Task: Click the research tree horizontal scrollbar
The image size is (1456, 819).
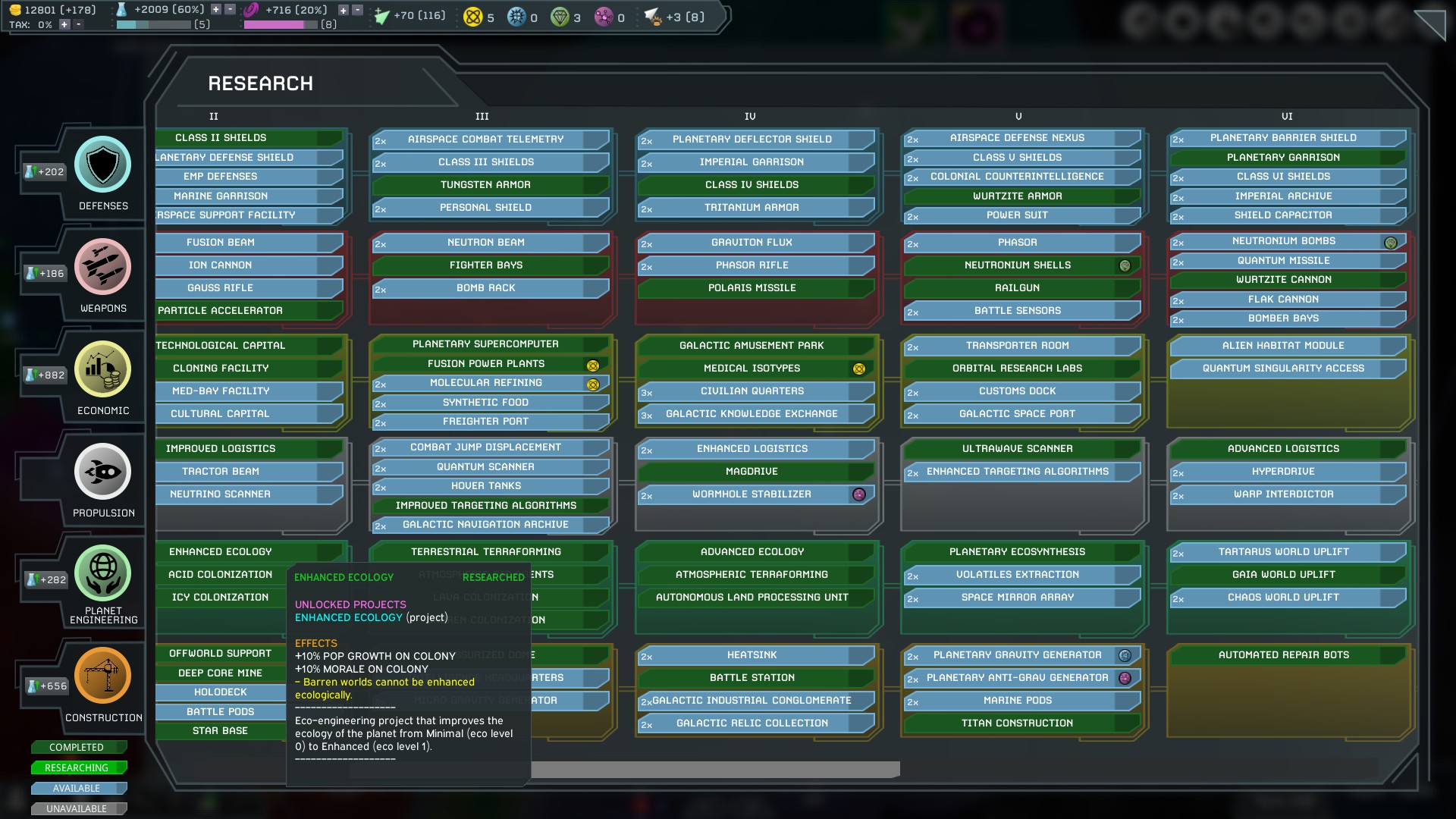Action: coord(714,770)
